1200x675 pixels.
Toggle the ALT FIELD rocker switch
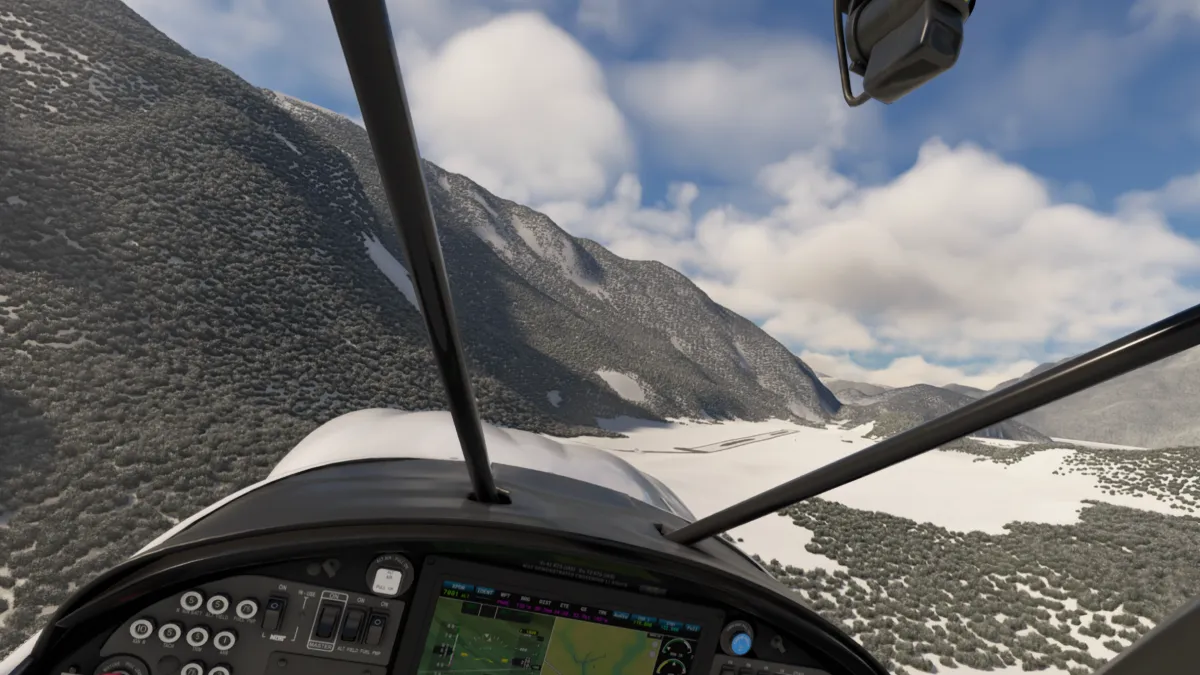tap(353, 625)
